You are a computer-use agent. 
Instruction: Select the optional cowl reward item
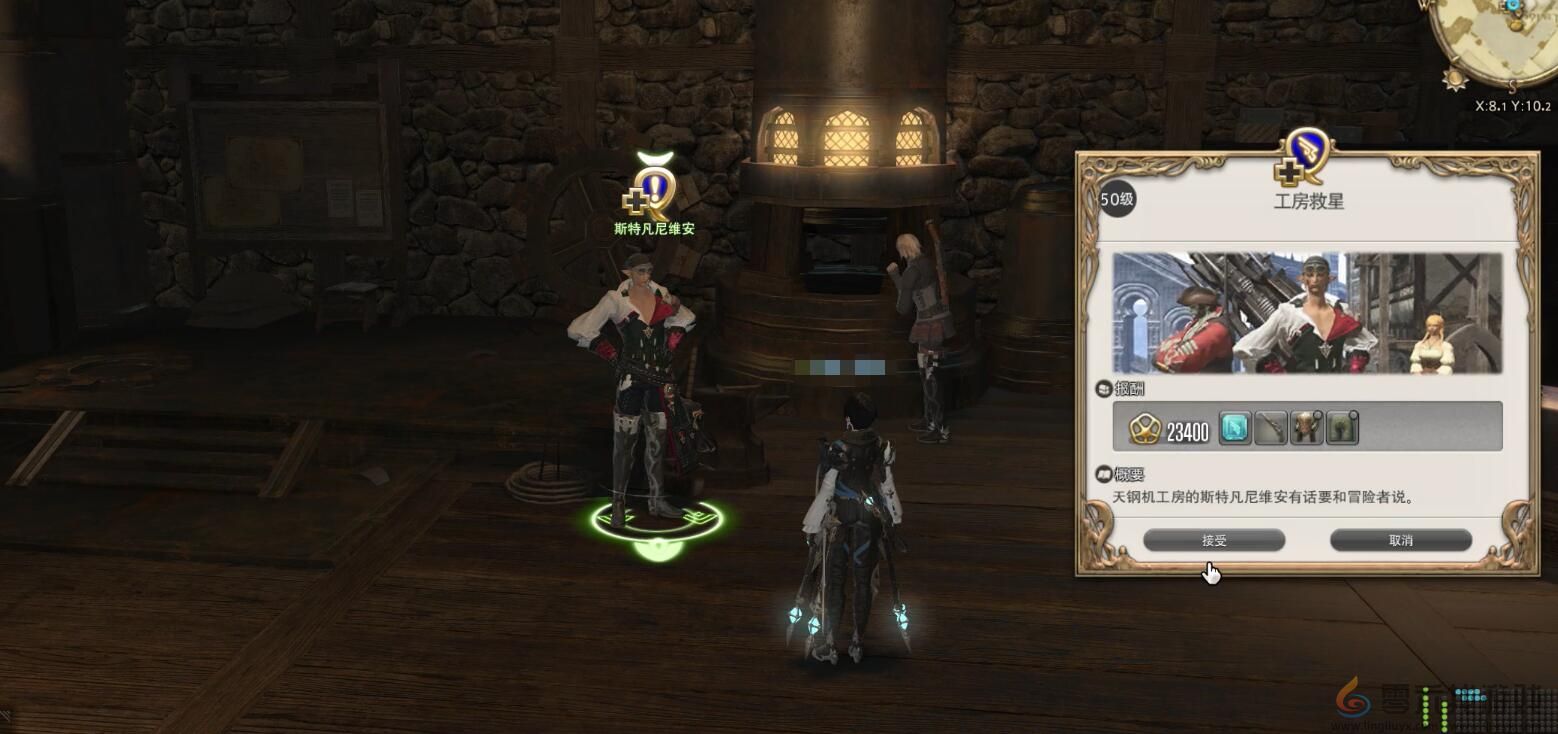(1342, 428)
